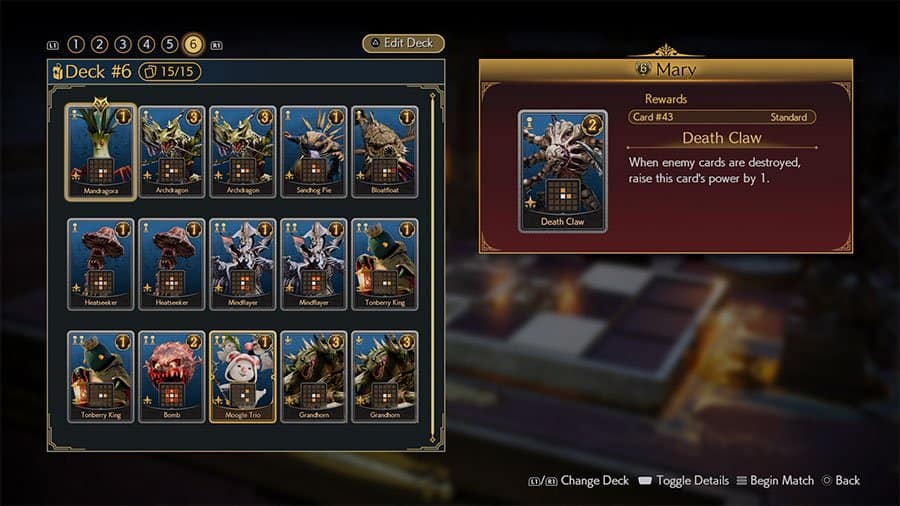The height and width of the screenshot is (506, 900).
Task: Pick the Sandhog Pie card
Action: pyautogui.click(x=314, y=152)
